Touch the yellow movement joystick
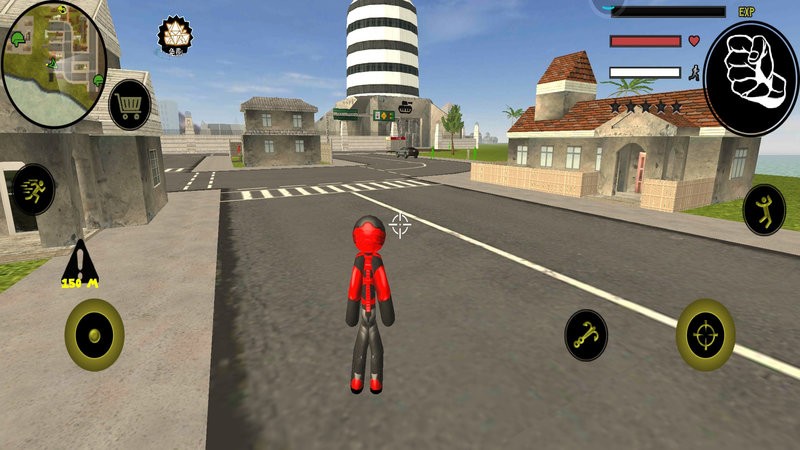 [94, 334]
